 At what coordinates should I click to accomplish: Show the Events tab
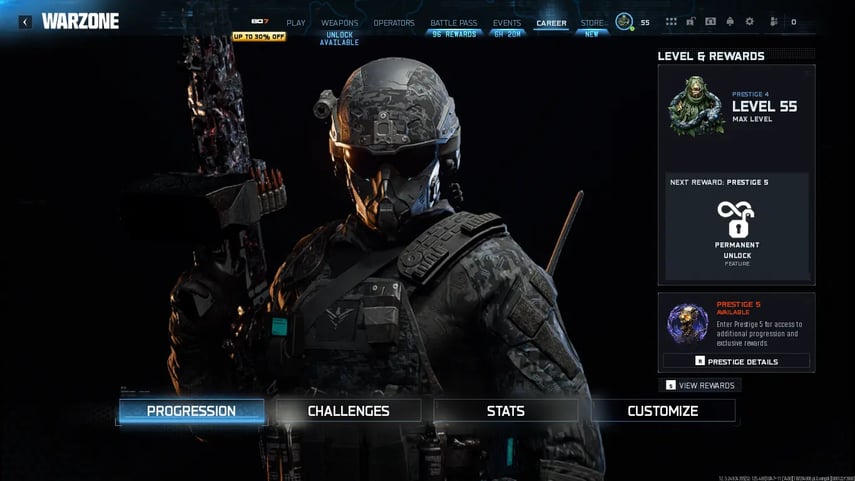(x=507, y=23)
